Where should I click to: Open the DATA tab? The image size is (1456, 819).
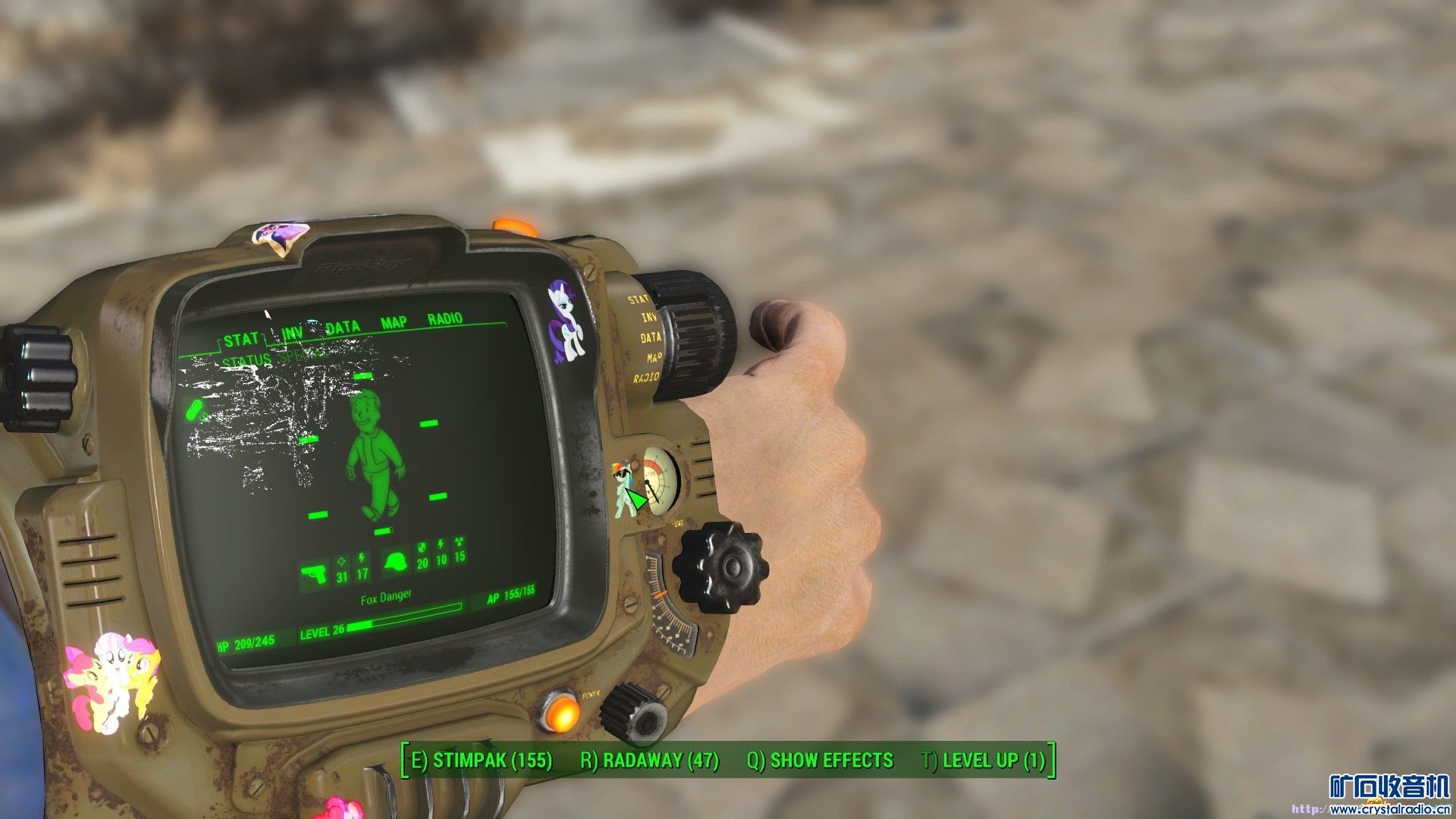coord(342,328)
